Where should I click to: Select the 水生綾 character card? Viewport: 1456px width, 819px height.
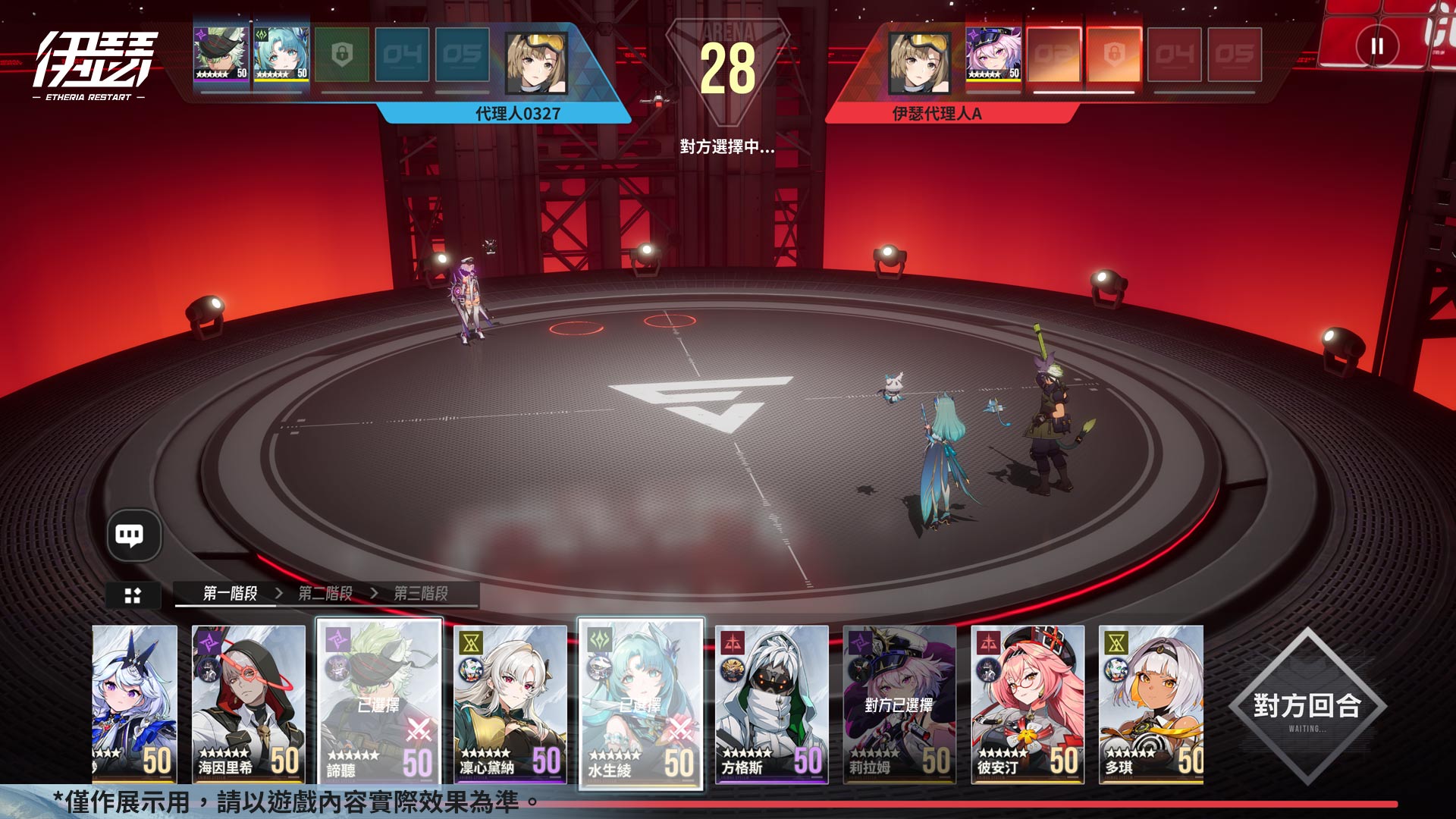(641, 703)
